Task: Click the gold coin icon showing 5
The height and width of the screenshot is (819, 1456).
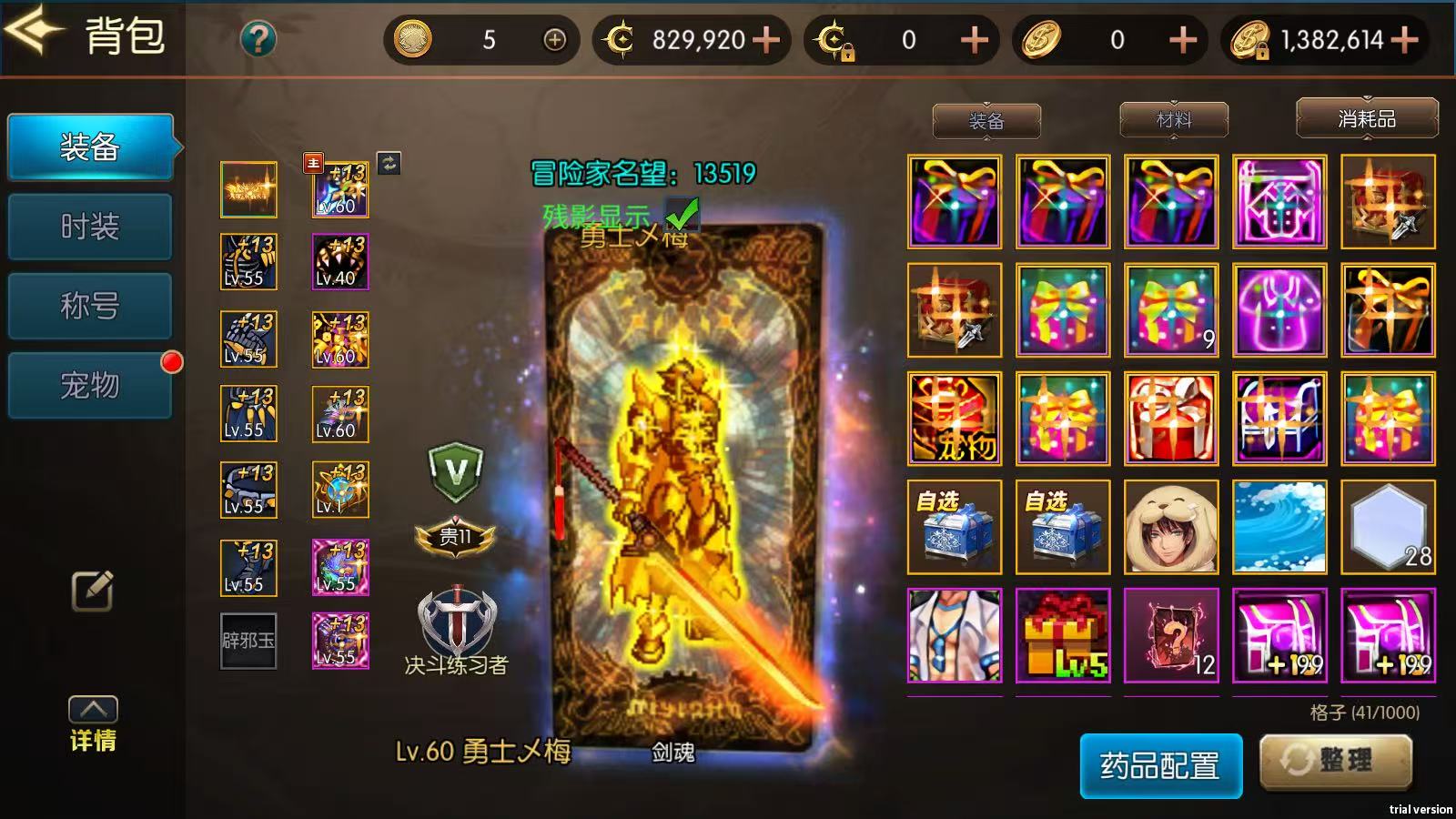Action: 414,40
